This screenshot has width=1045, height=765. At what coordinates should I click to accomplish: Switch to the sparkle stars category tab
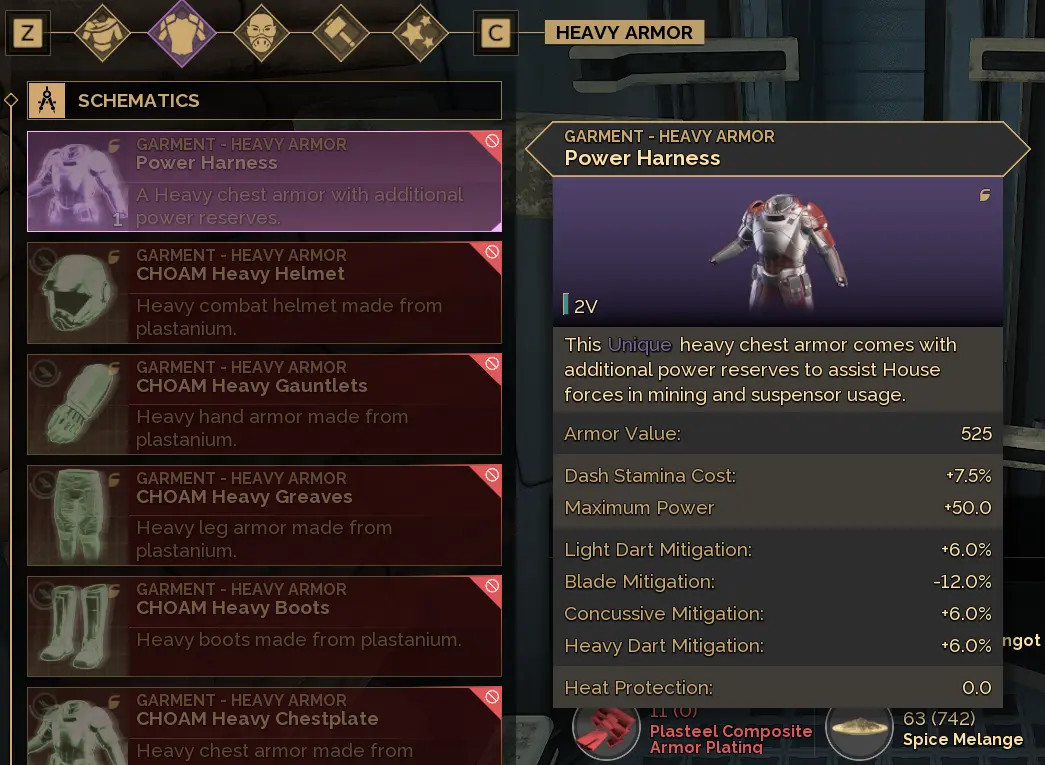point(420,33)
